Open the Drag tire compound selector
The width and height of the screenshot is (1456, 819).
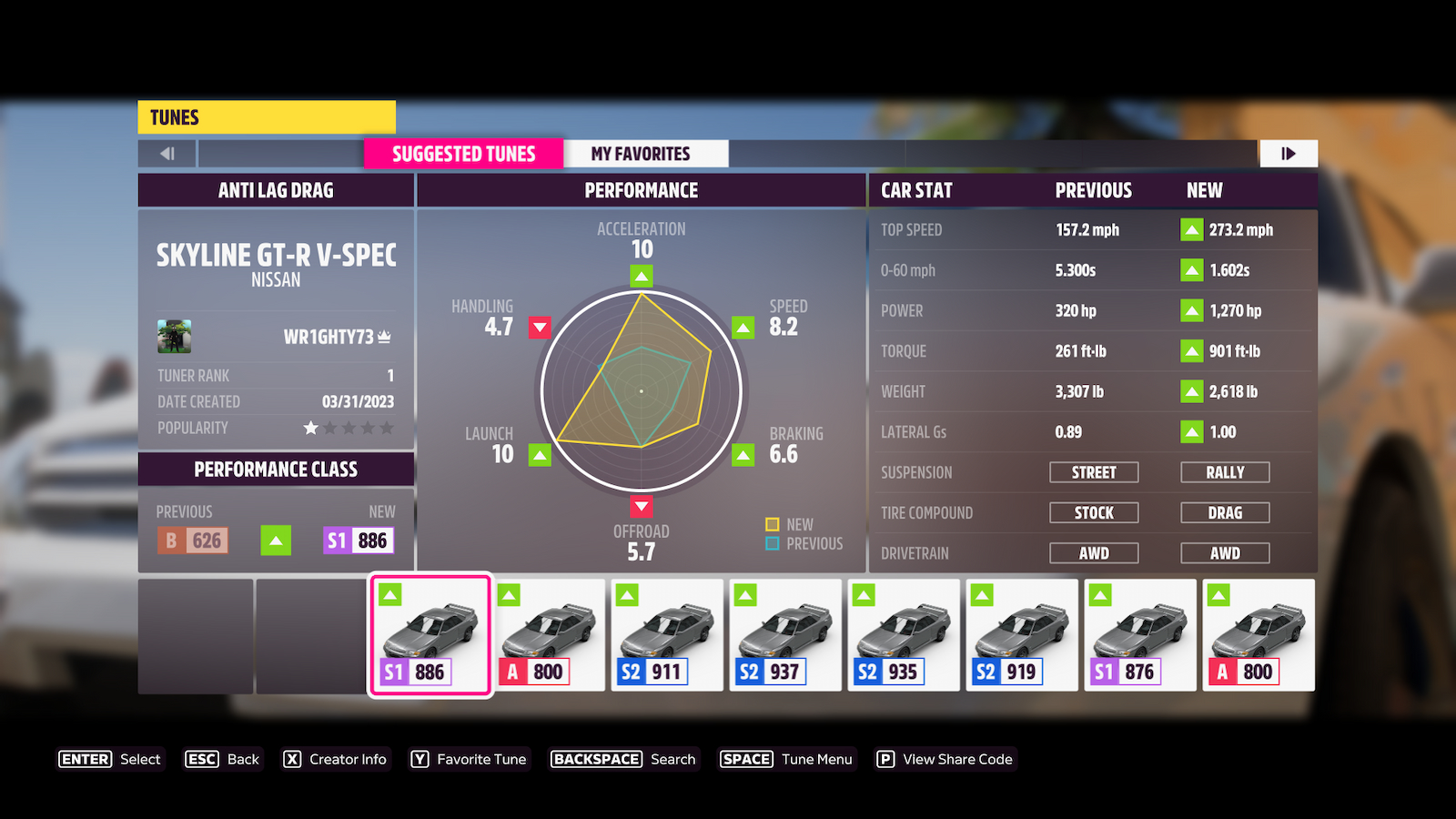(1225, 511)
